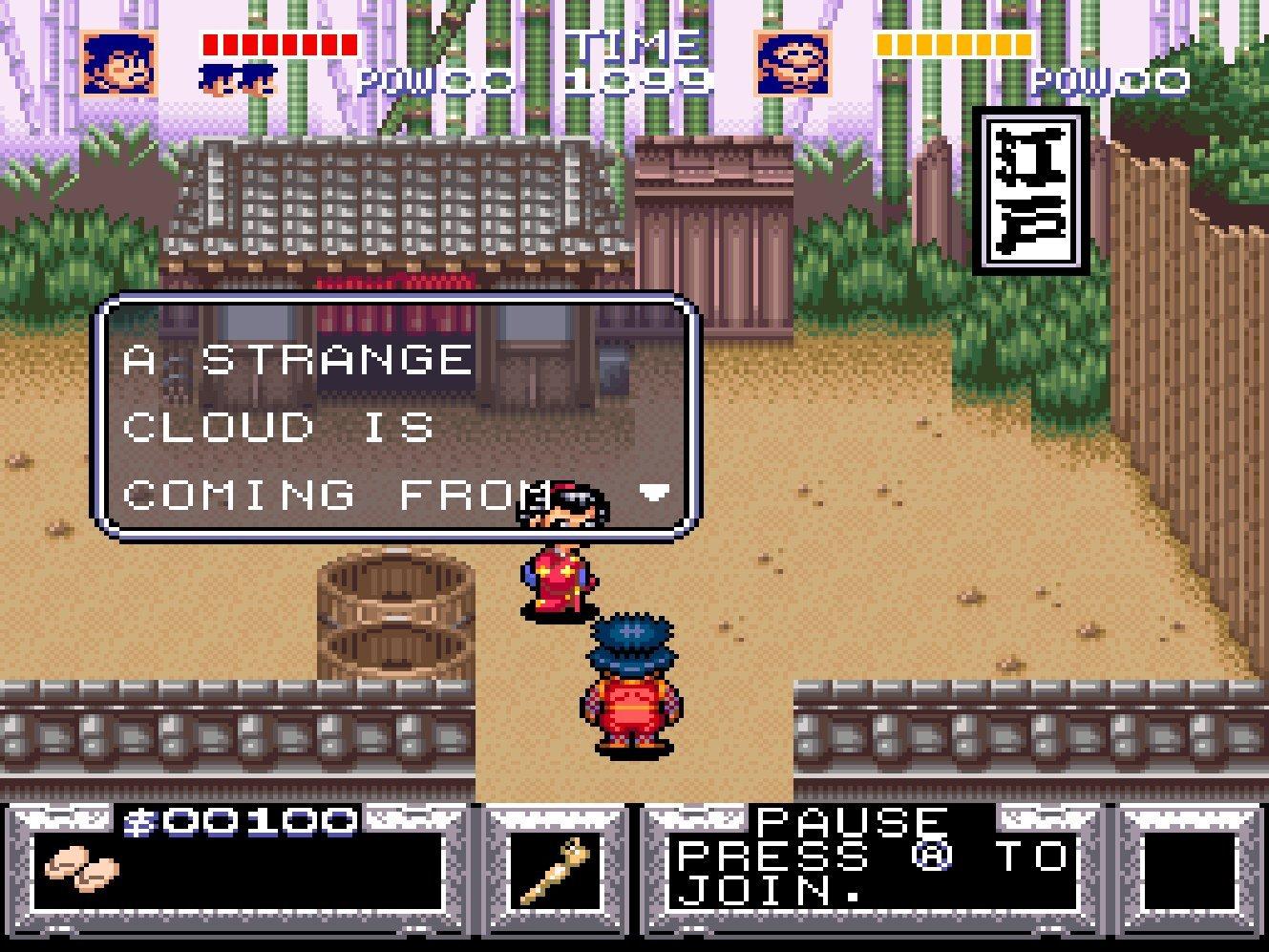This screenshot has width=1269, height=952.
Task: Select Ebisumaru's portrait in the top-right HUD
Action: tap(793, 62)
